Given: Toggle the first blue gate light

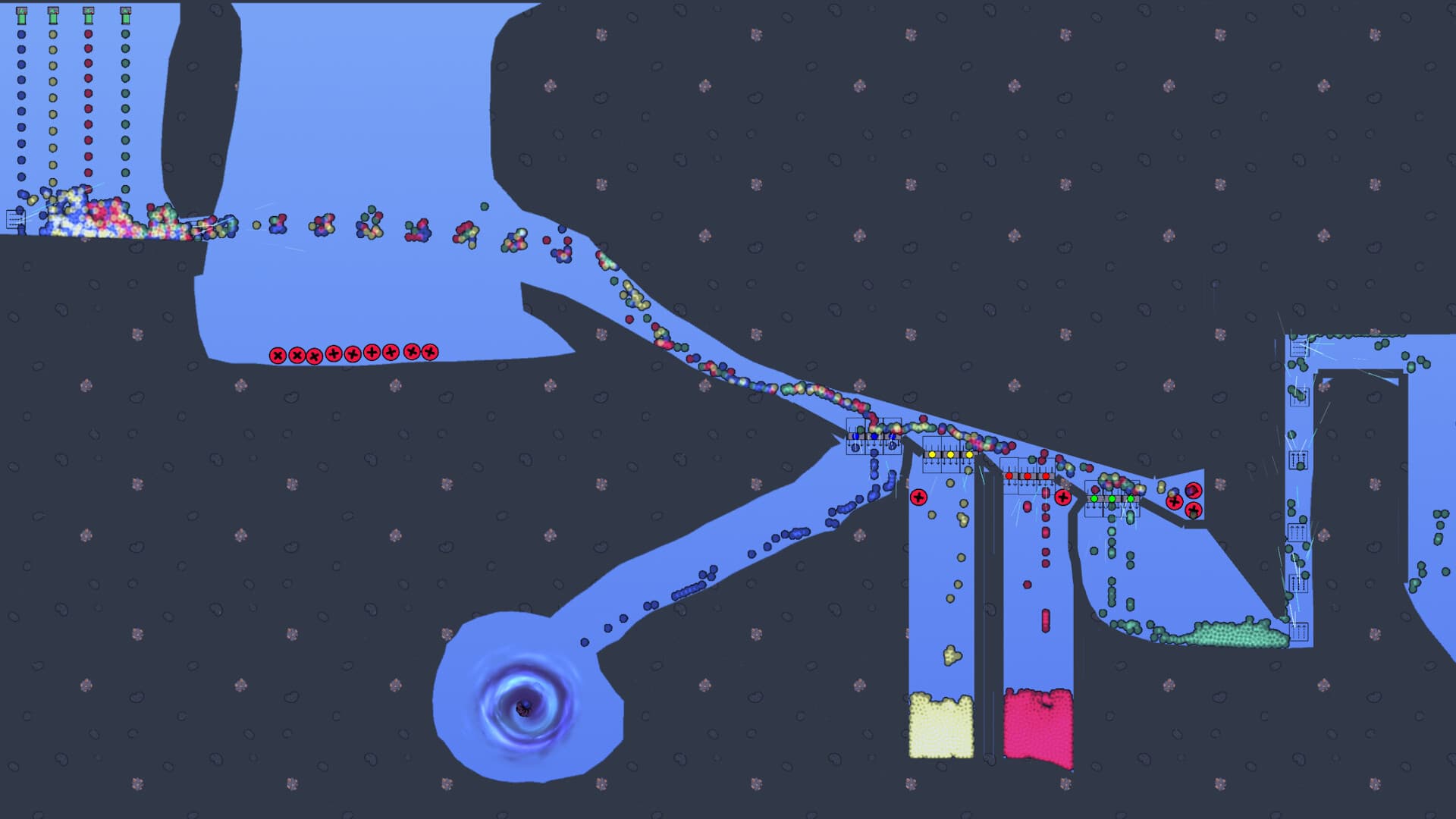Looking at the screenshot, I should [855, 436].
